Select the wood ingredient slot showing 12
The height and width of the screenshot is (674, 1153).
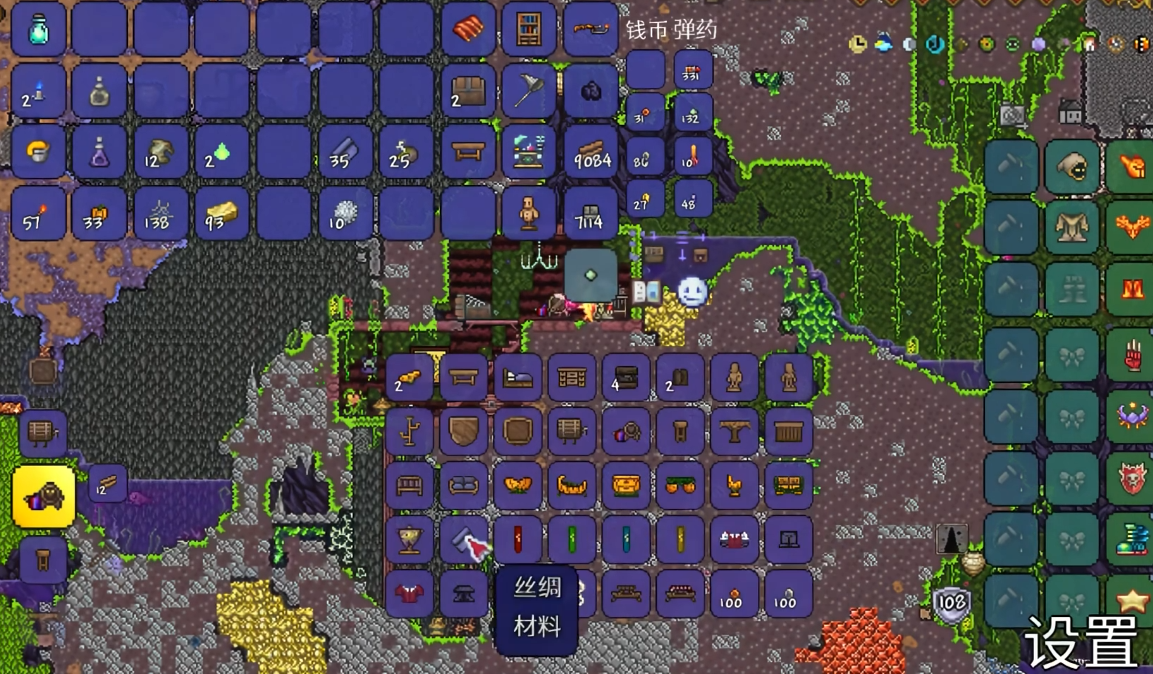tap(107, 483)
